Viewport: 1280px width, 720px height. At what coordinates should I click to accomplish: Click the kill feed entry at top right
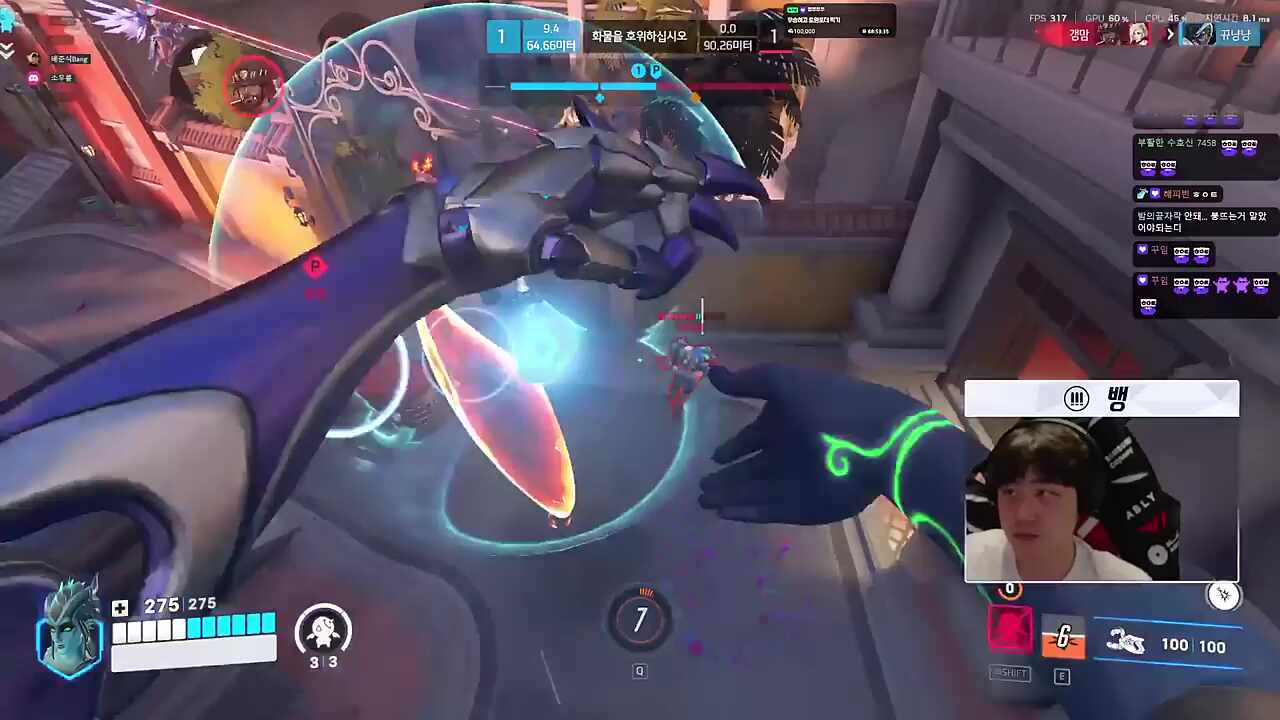click(1148, 33)
